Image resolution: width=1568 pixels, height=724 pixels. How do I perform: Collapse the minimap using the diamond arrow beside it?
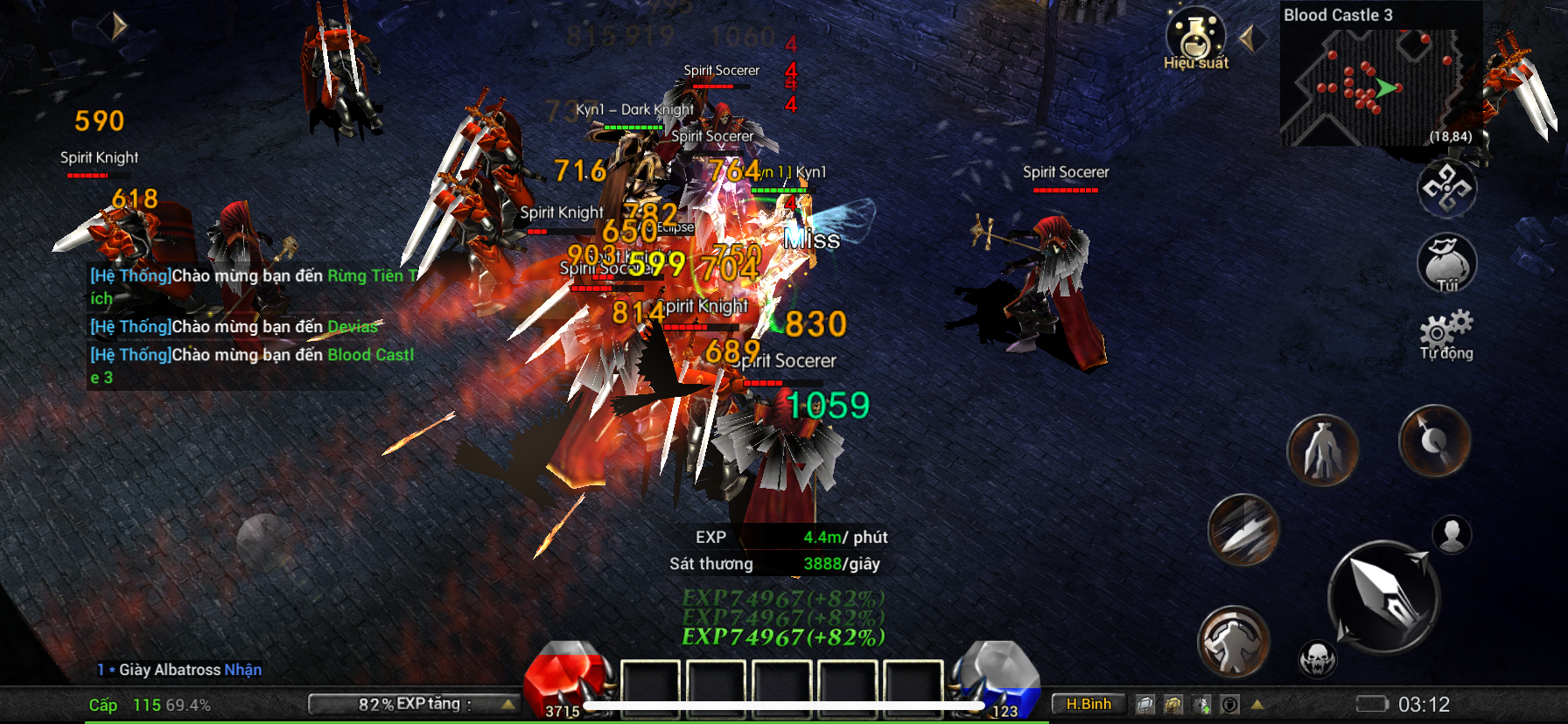1251,38
